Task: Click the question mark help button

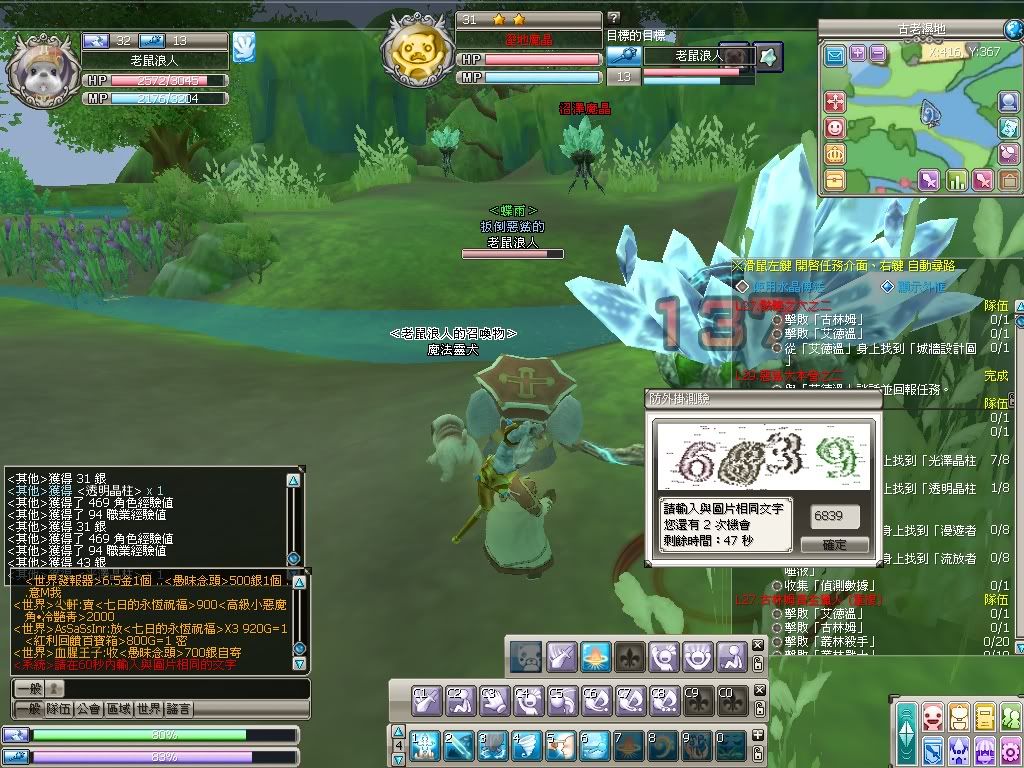Action: click(613, 18)
